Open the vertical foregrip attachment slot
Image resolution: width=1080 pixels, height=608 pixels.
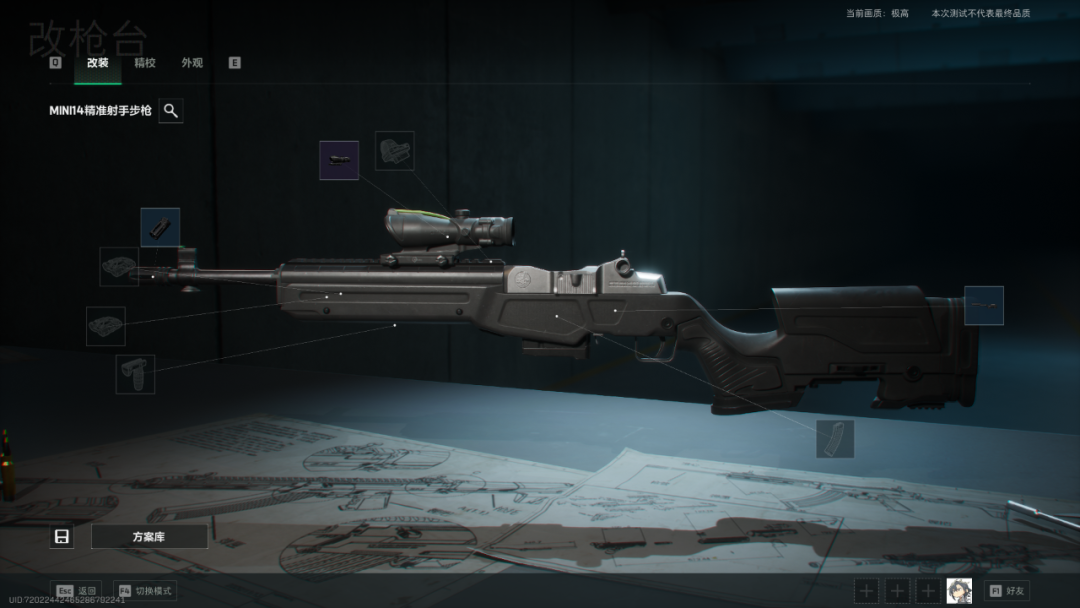135,374
